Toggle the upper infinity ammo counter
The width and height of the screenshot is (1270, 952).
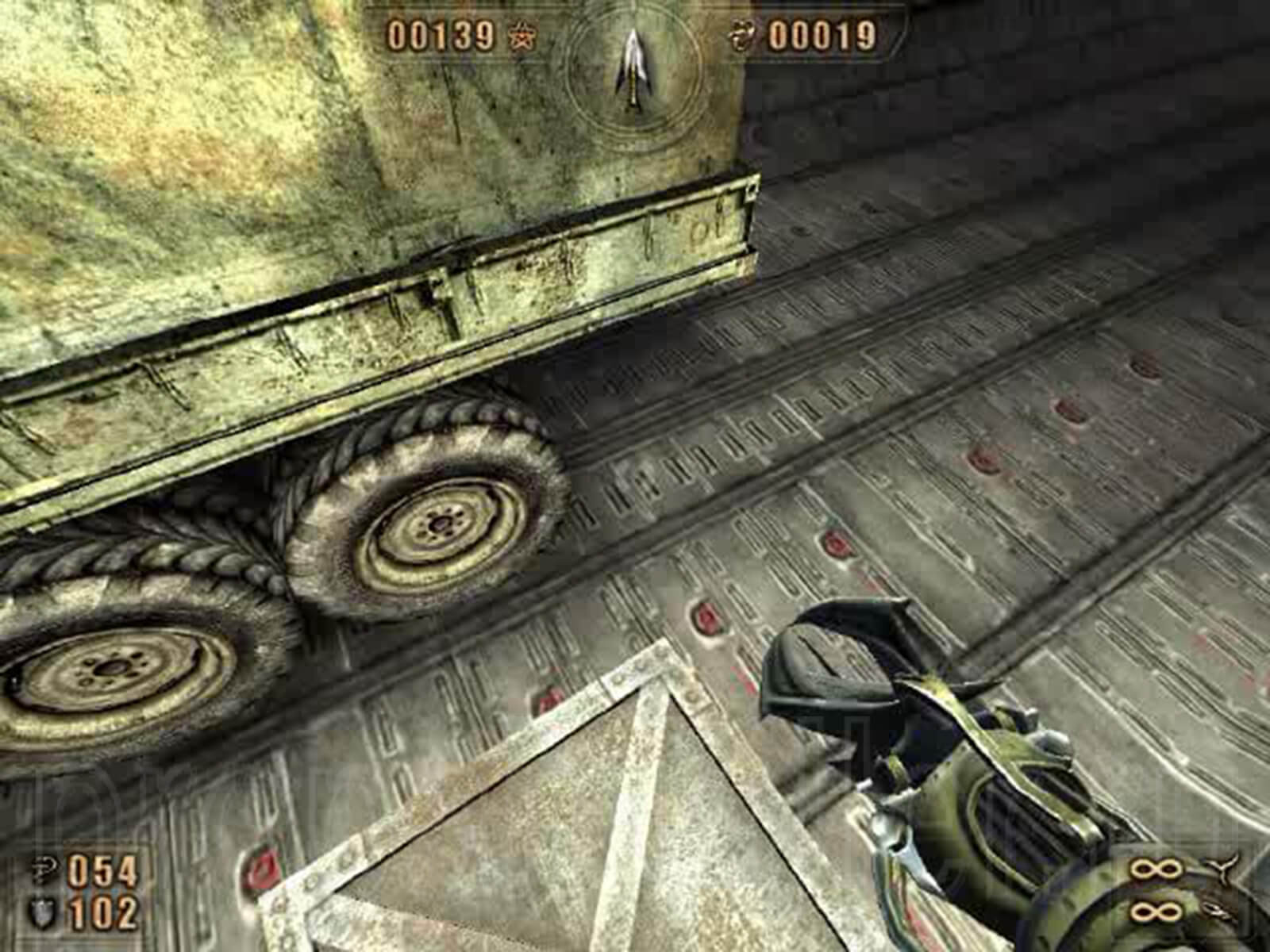[1155, 869]
